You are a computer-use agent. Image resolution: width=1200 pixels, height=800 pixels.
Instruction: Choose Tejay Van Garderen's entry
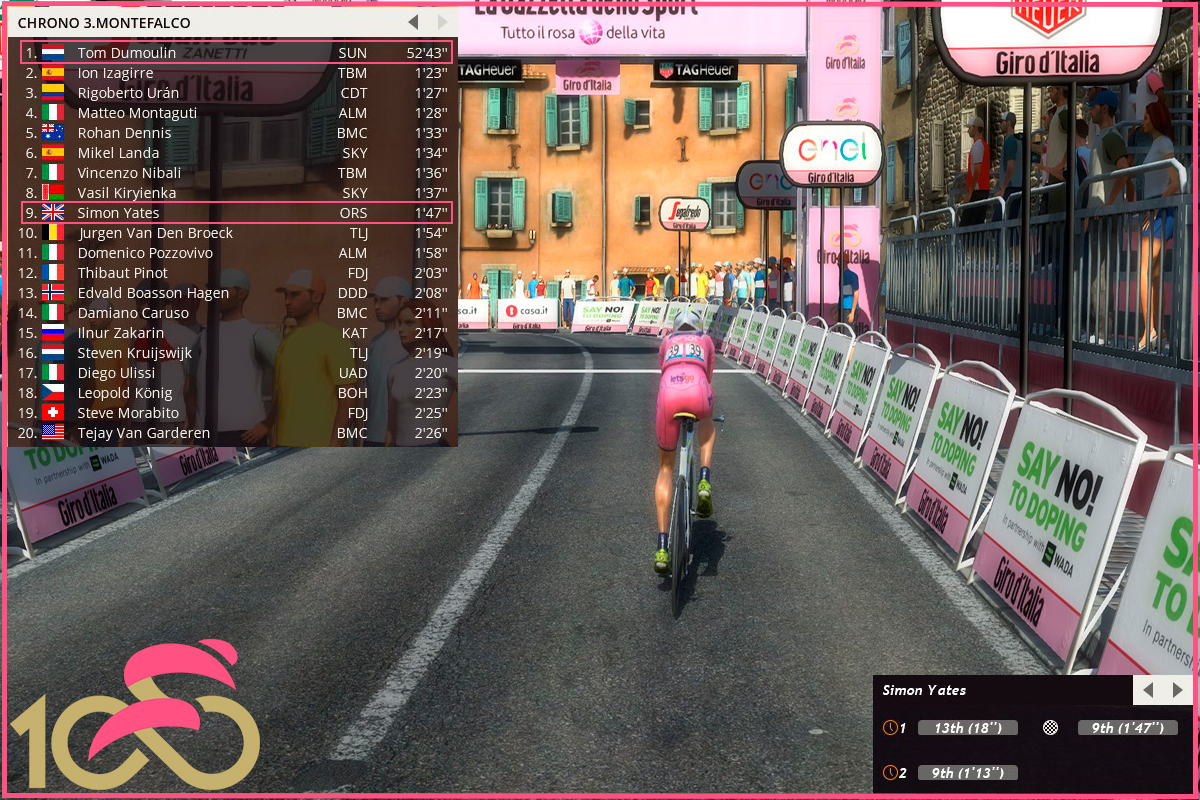pos(236,433)
